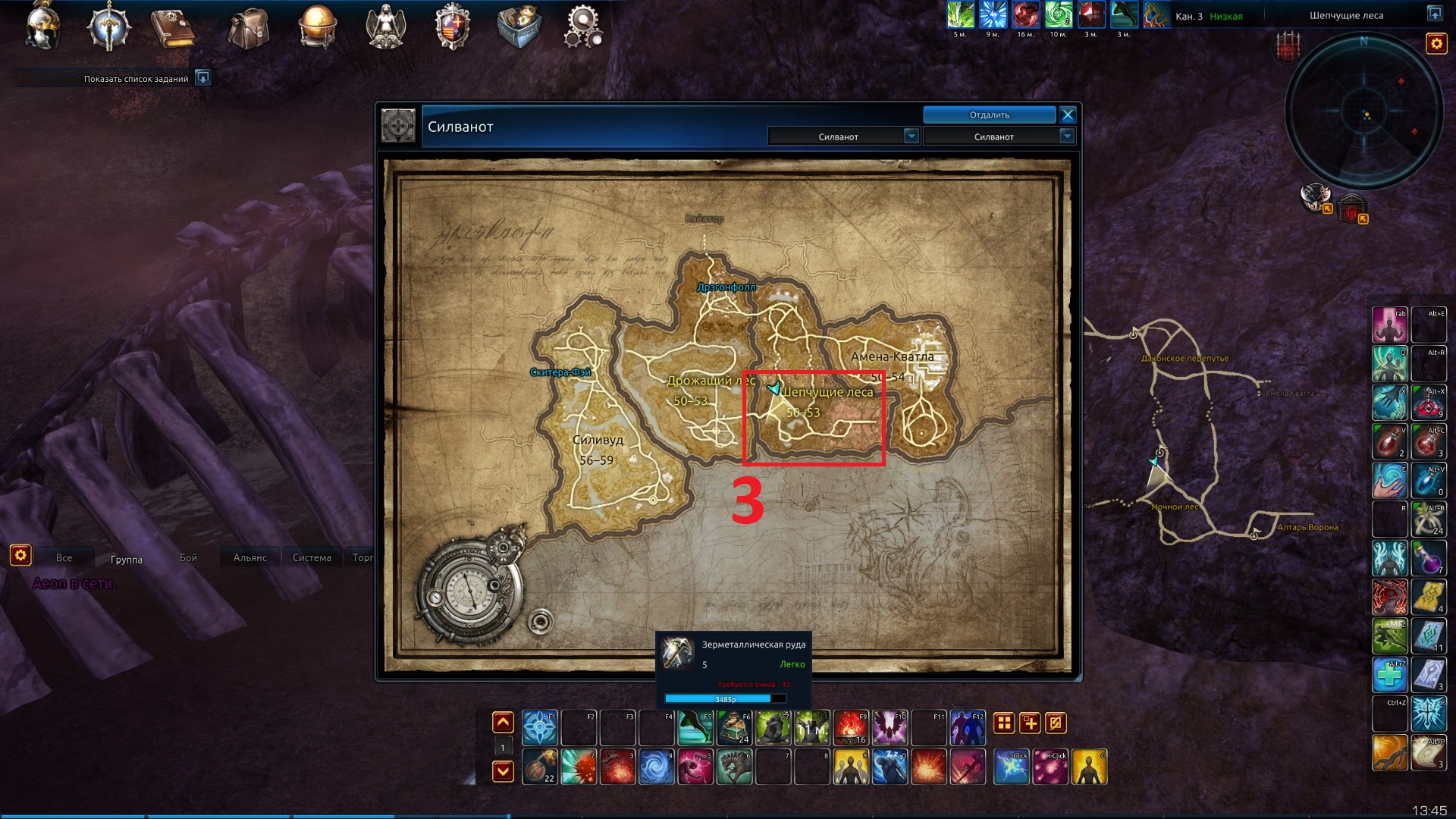
Task: Open the gear-shaped settings icon
Action: (583, 27)
